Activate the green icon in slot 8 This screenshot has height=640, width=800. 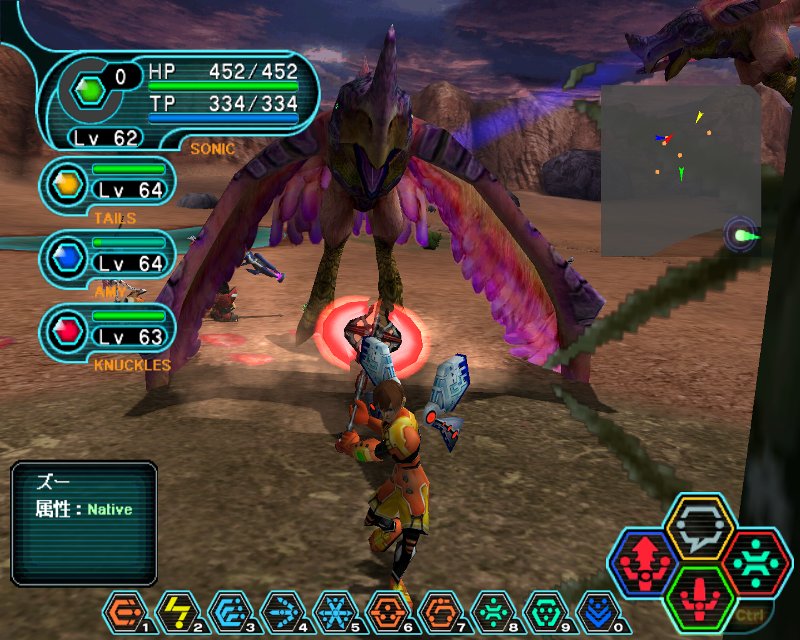[490, 609]
